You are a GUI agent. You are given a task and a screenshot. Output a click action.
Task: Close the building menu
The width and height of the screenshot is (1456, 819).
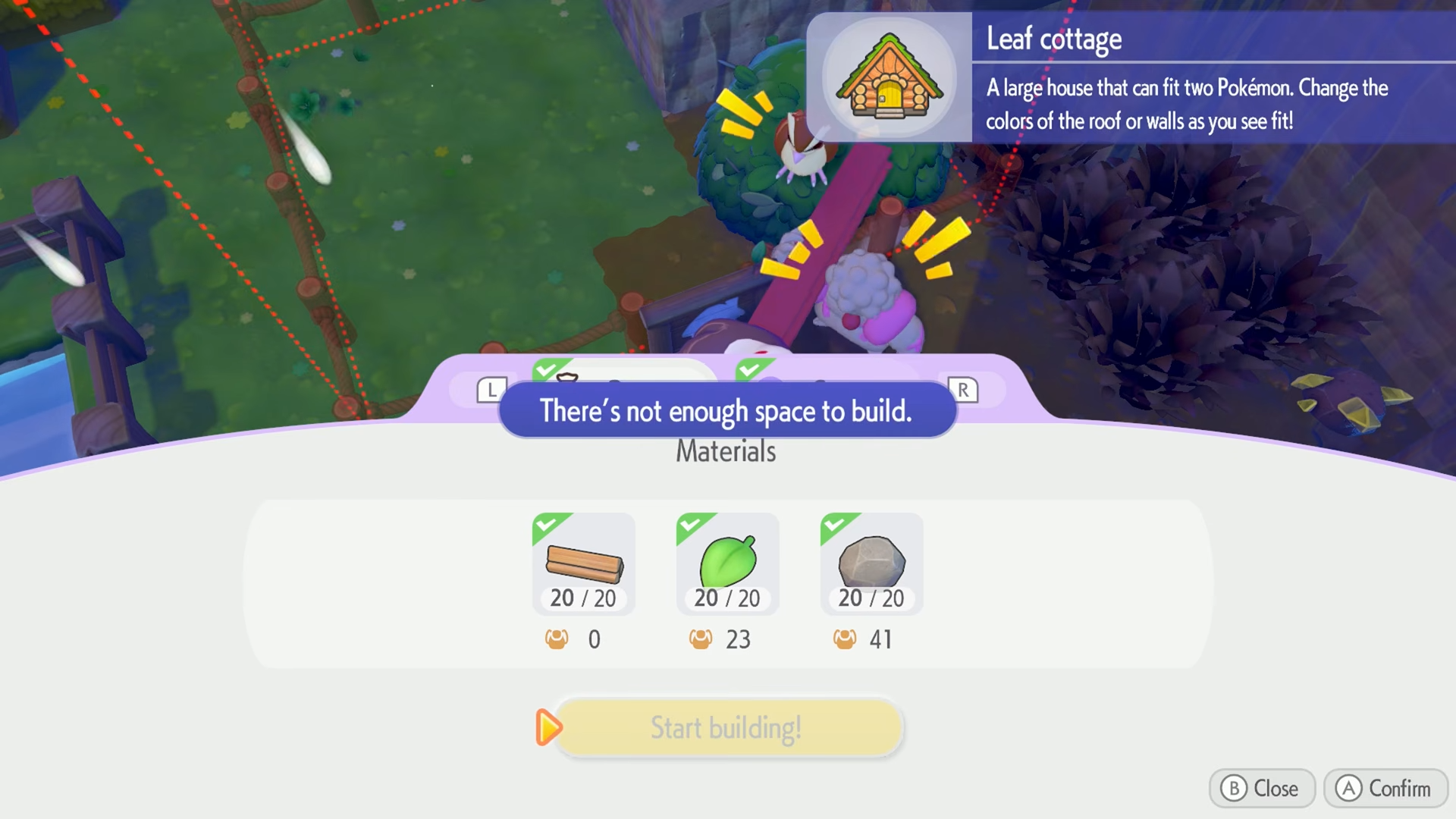(x=1261, y=789)
